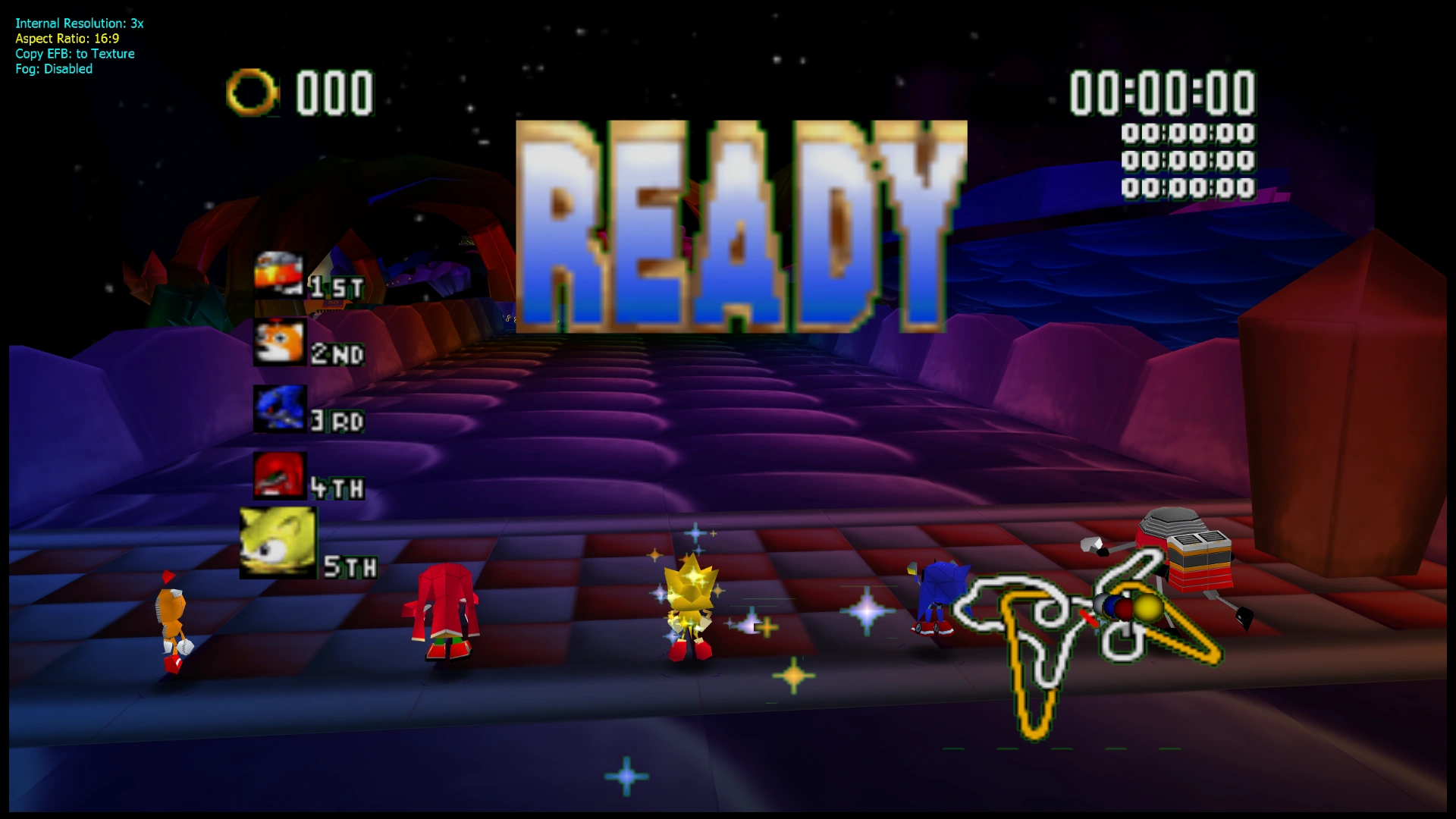Image resolution: width=1456 pixels, height=819 pixels.
Task: Select Dr. Eggman's 1st place portrait
Action: point(279,274)
